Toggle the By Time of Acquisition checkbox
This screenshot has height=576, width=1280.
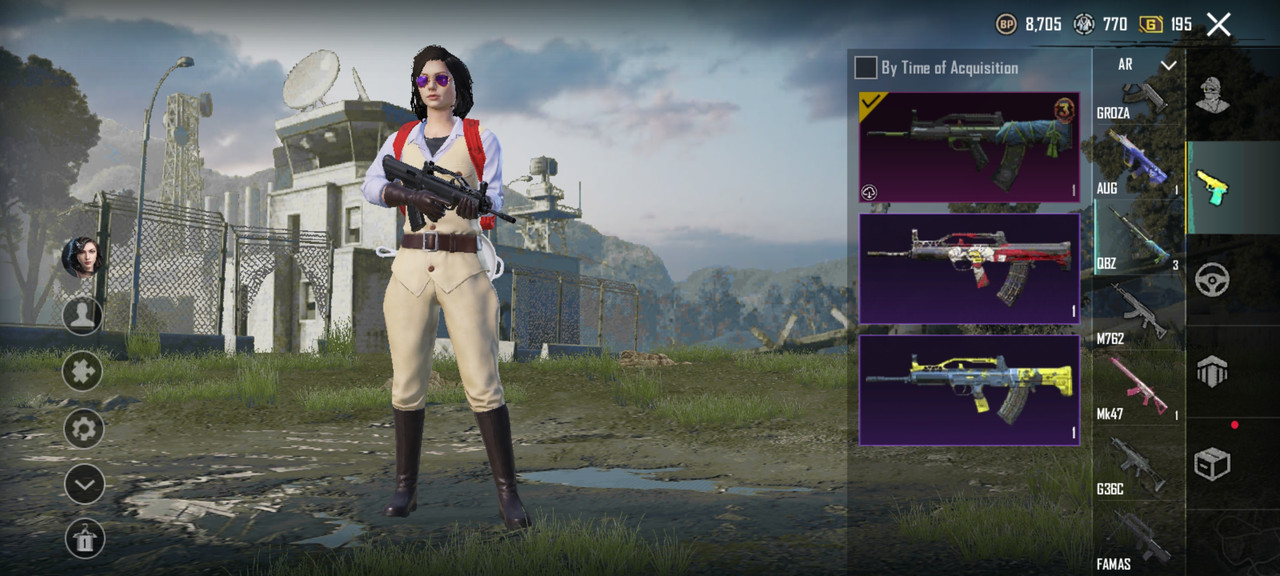(866, 68)
